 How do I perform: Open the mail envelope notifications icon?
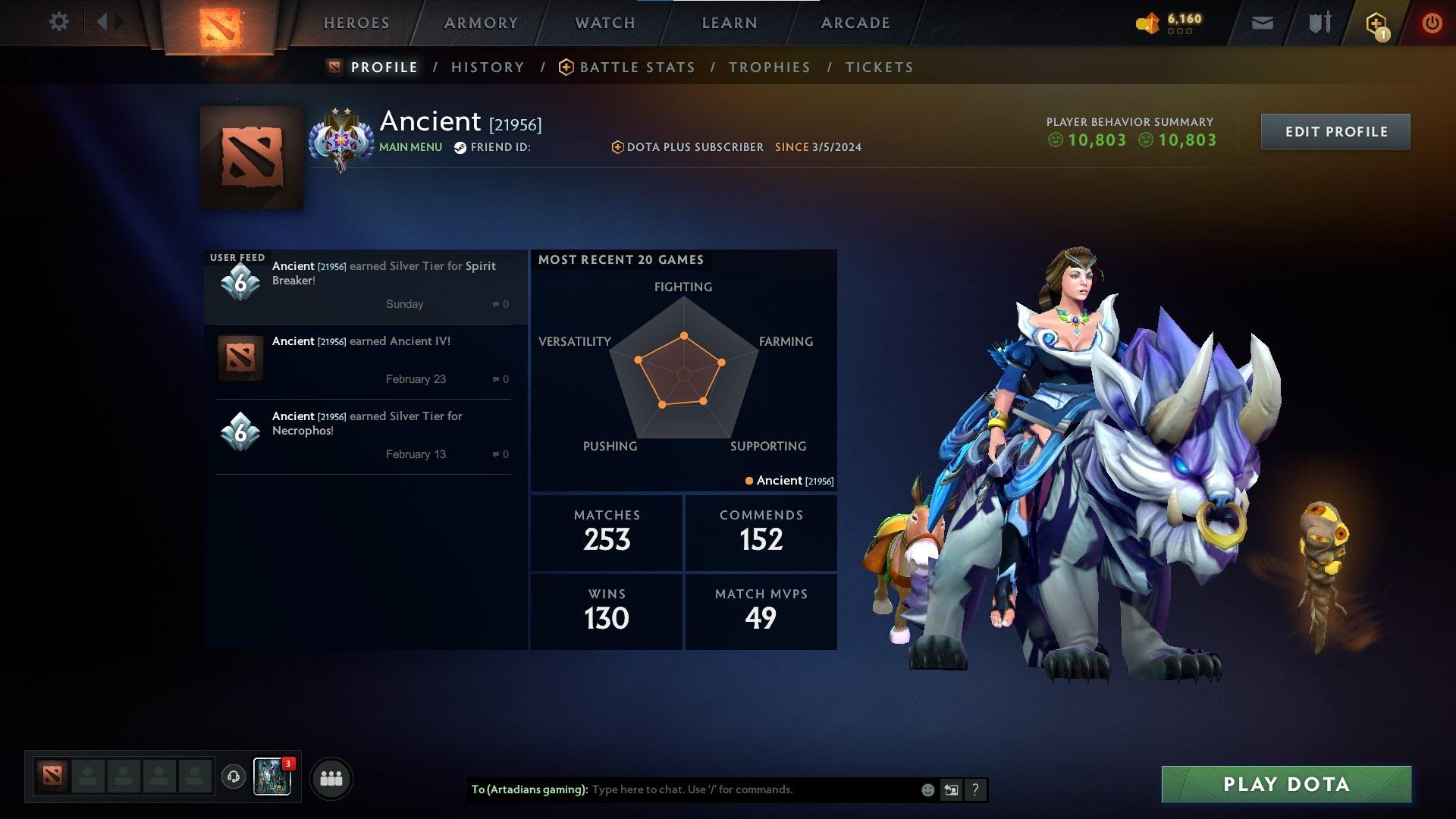1262,22
